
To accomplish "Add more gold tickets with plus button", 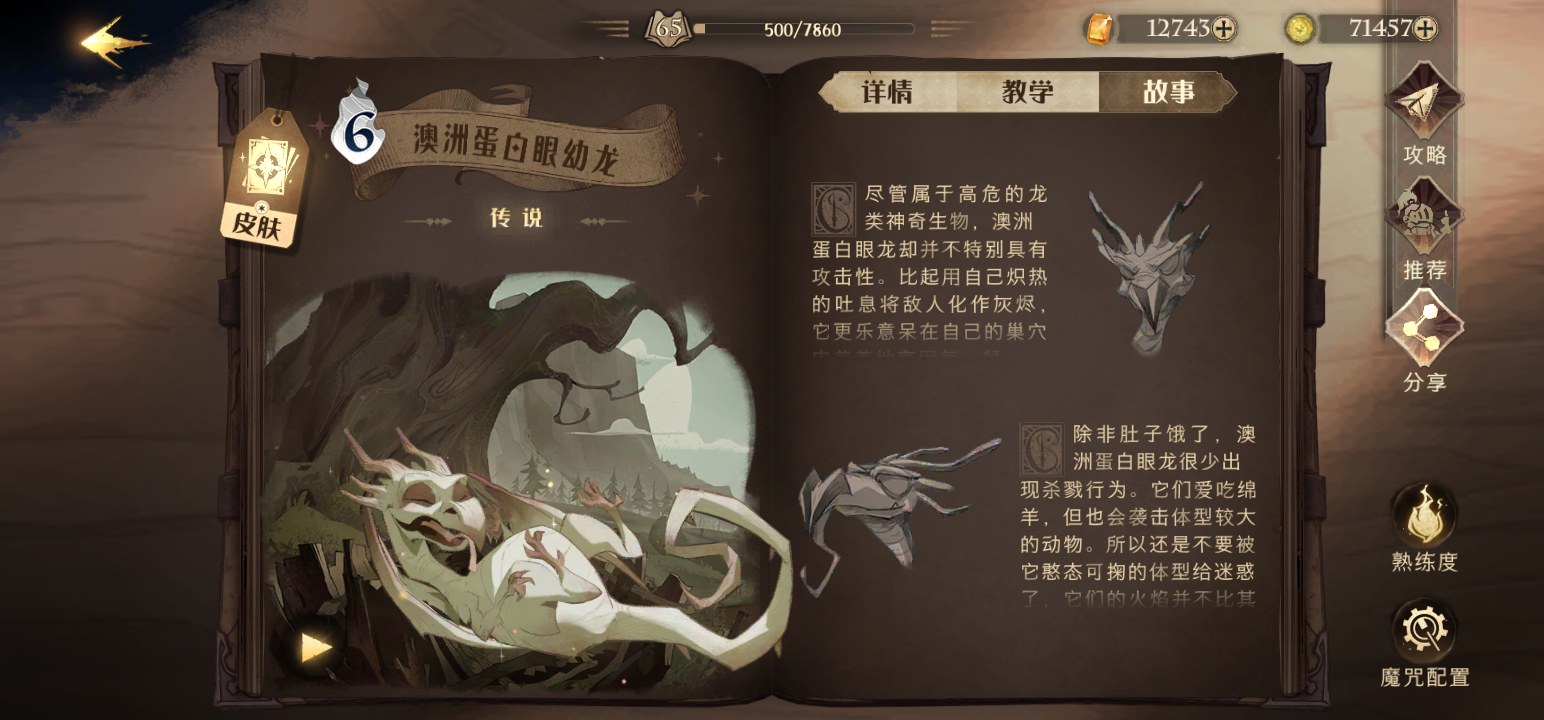I will (x=1223, y=29).
